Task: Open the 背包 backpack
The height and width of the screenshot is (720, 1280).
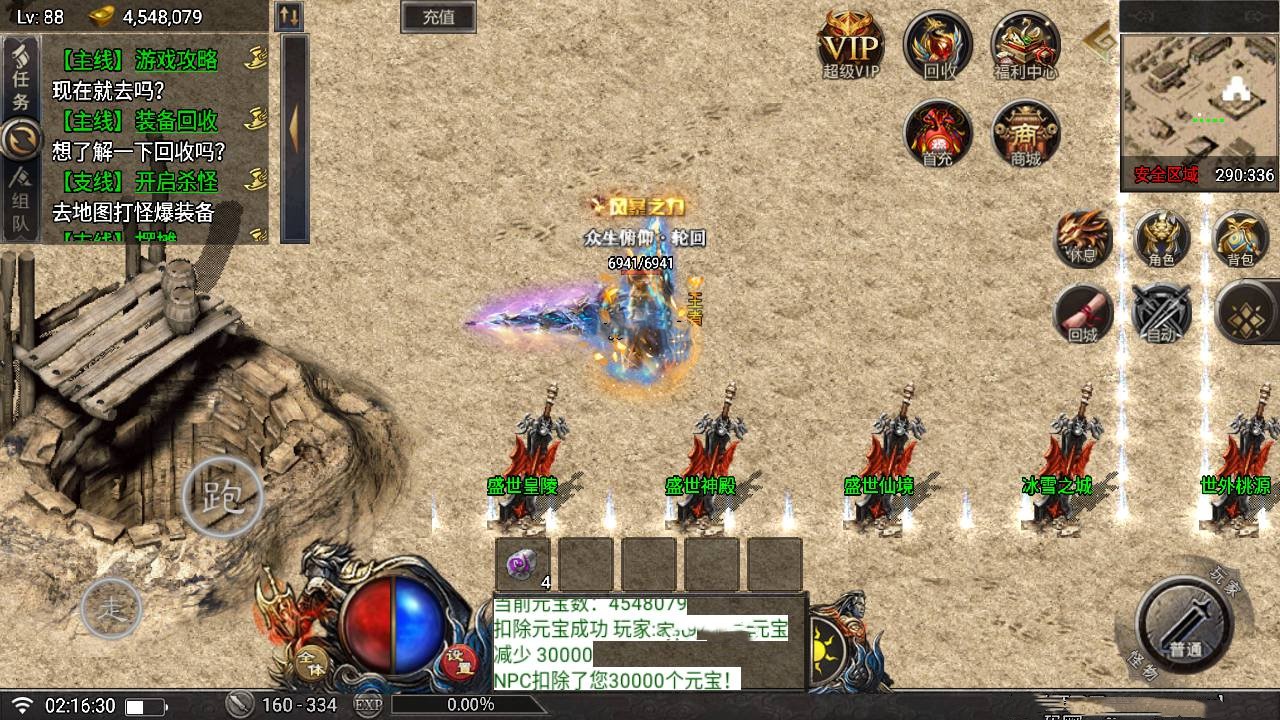Action: coord(1240,239)
